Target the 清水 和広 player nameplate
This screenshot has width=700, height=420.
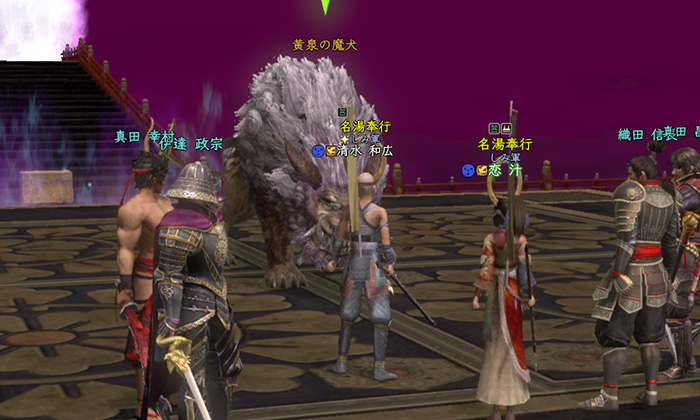(x=365, y=151)
